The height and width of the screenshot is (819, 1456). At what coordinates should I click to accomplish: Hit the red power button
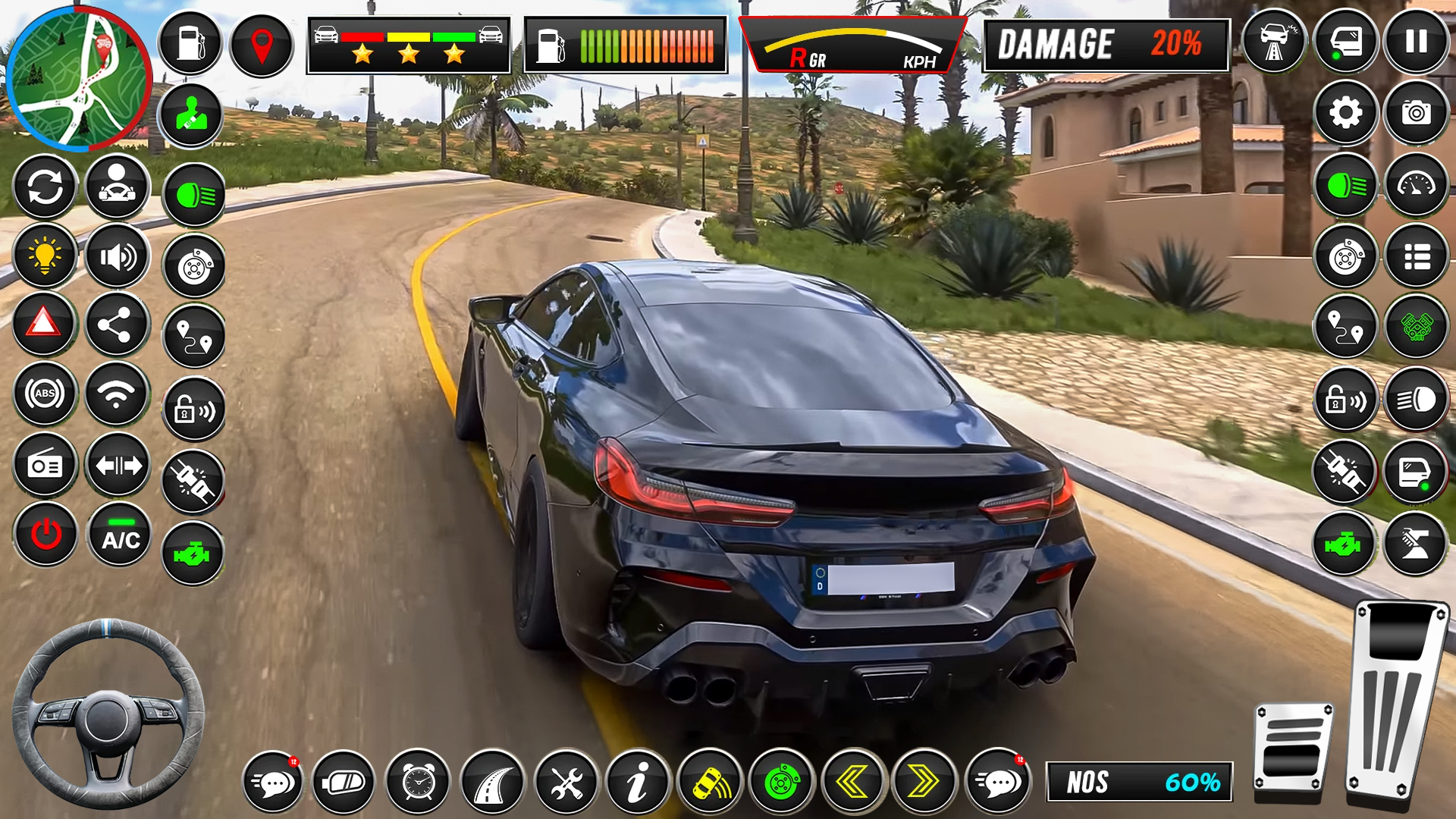tap(45, 535)
